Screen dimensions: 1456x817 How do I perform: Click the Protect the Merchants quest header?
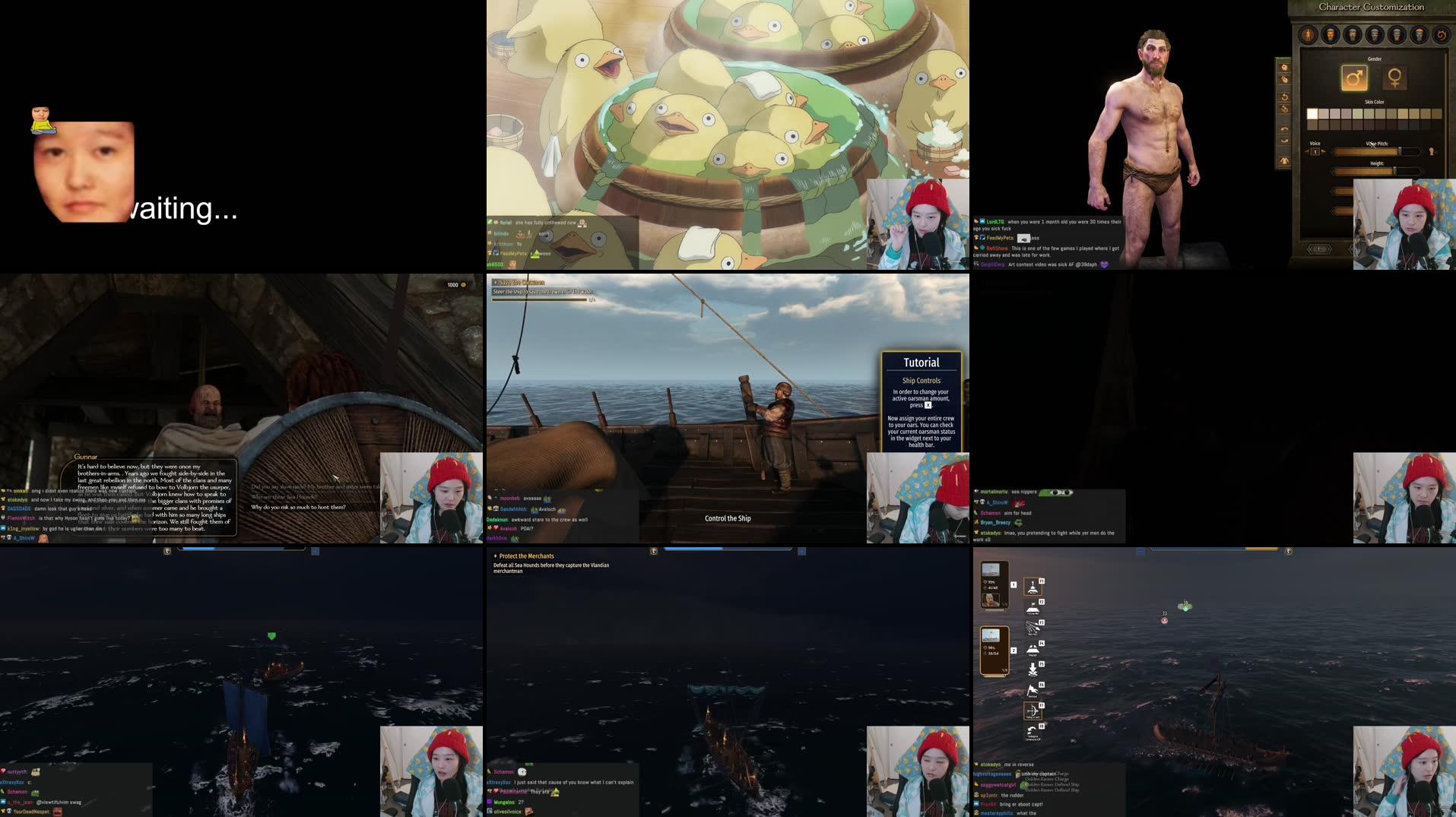click(526, 556)
